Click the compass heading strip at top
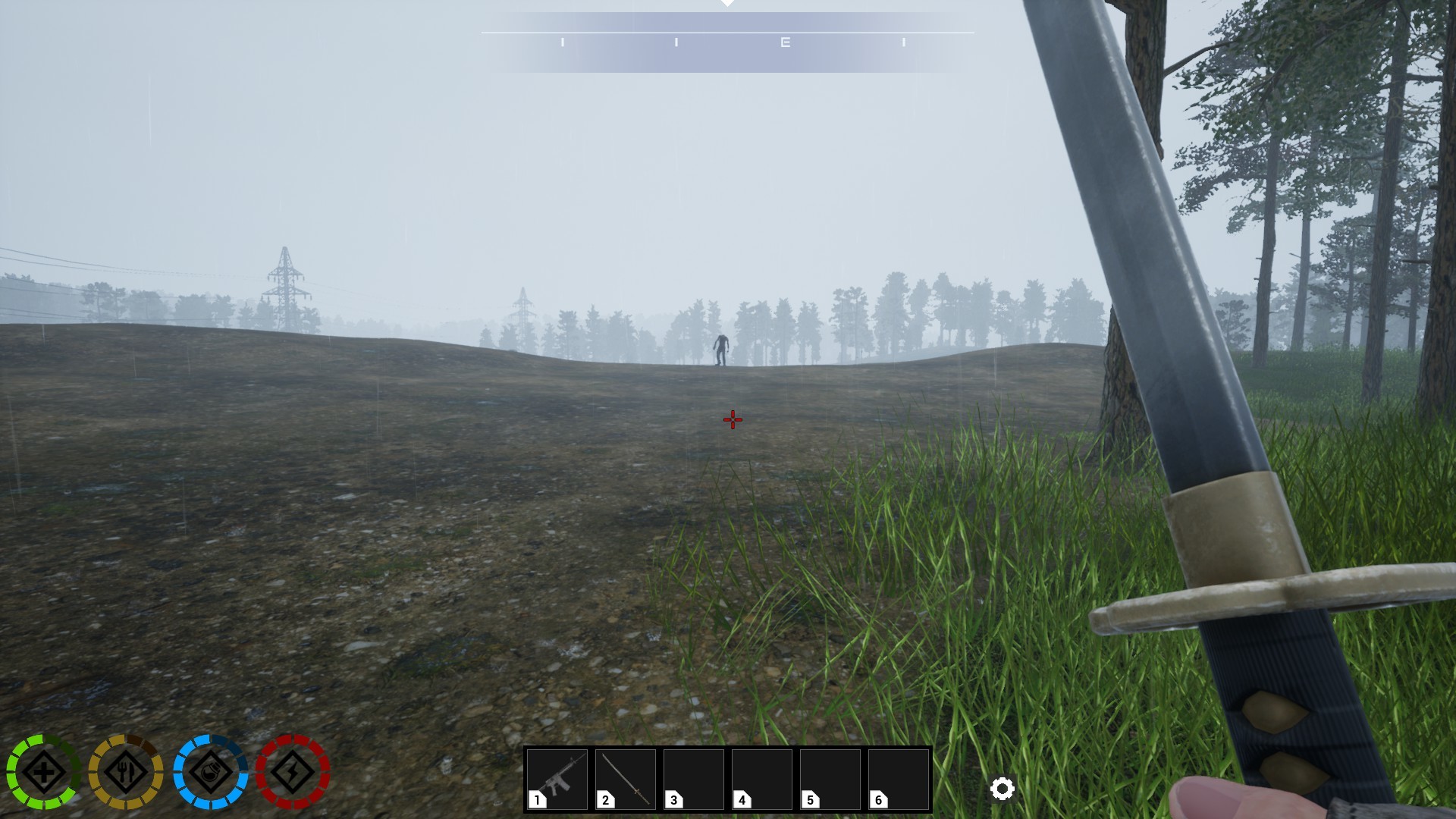Screen dimensions: 1456x819 pos(728,42)
